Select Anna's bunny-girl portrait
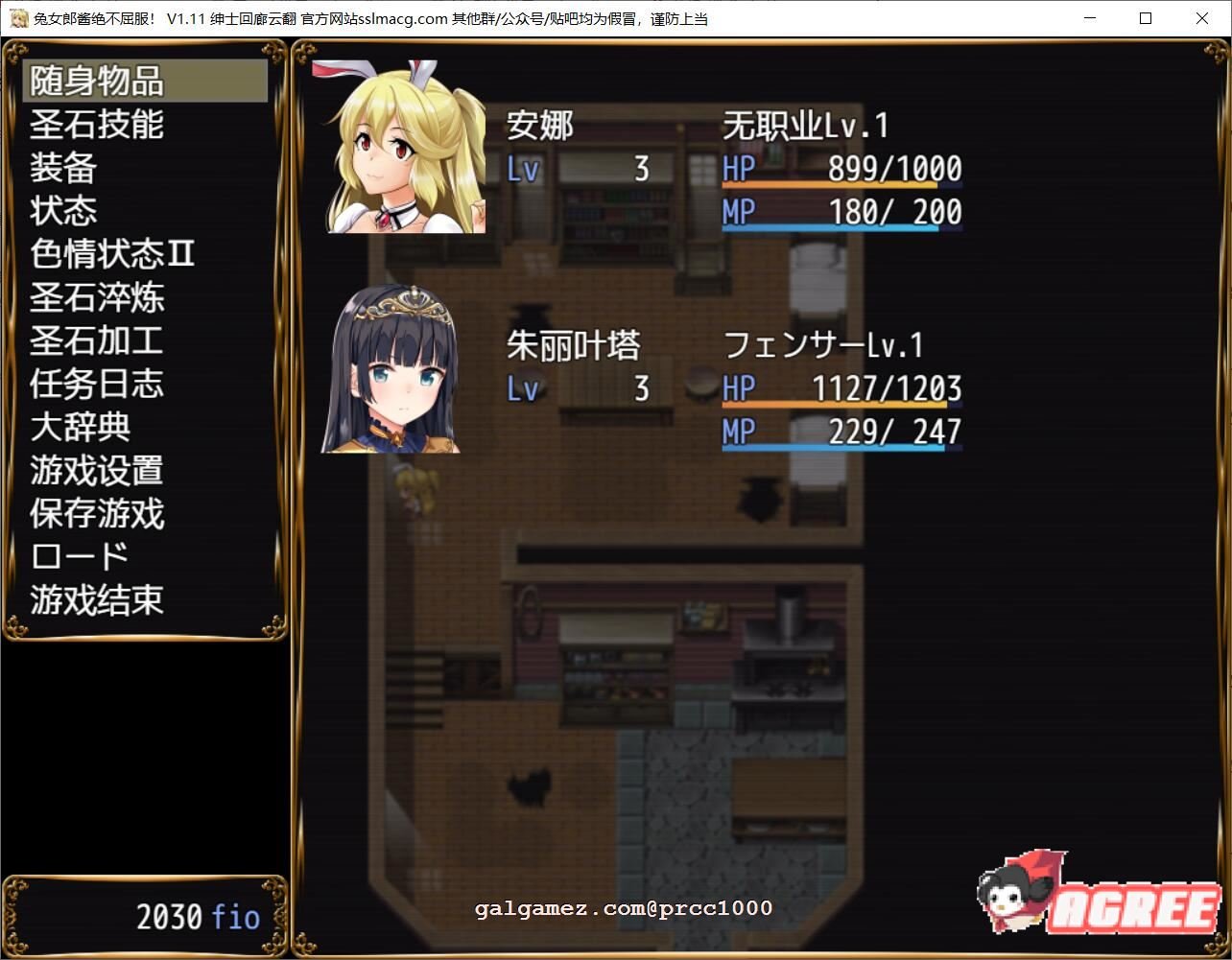 point(403,144)
